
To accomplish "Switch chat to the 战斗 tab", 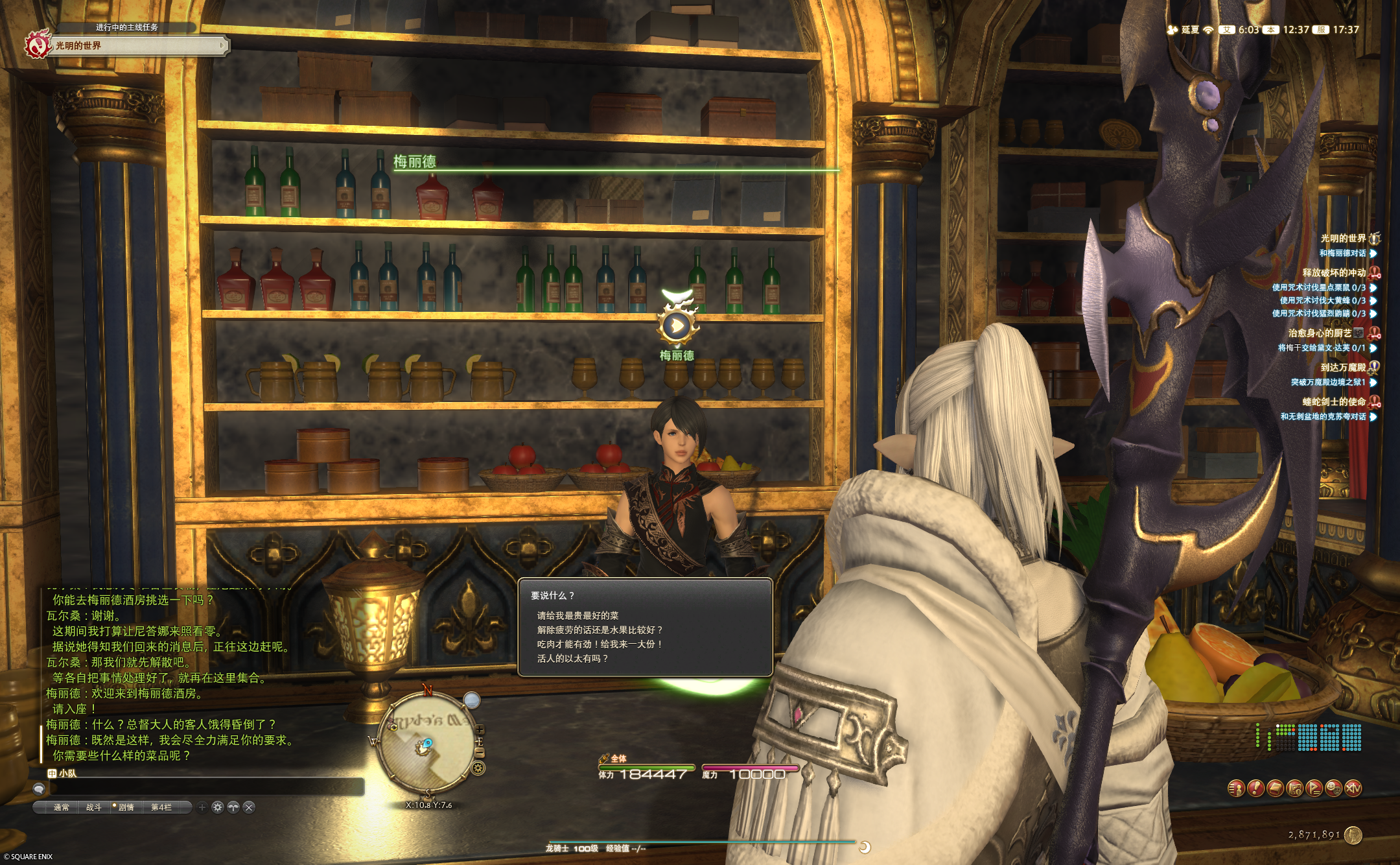I will point(93,807).
